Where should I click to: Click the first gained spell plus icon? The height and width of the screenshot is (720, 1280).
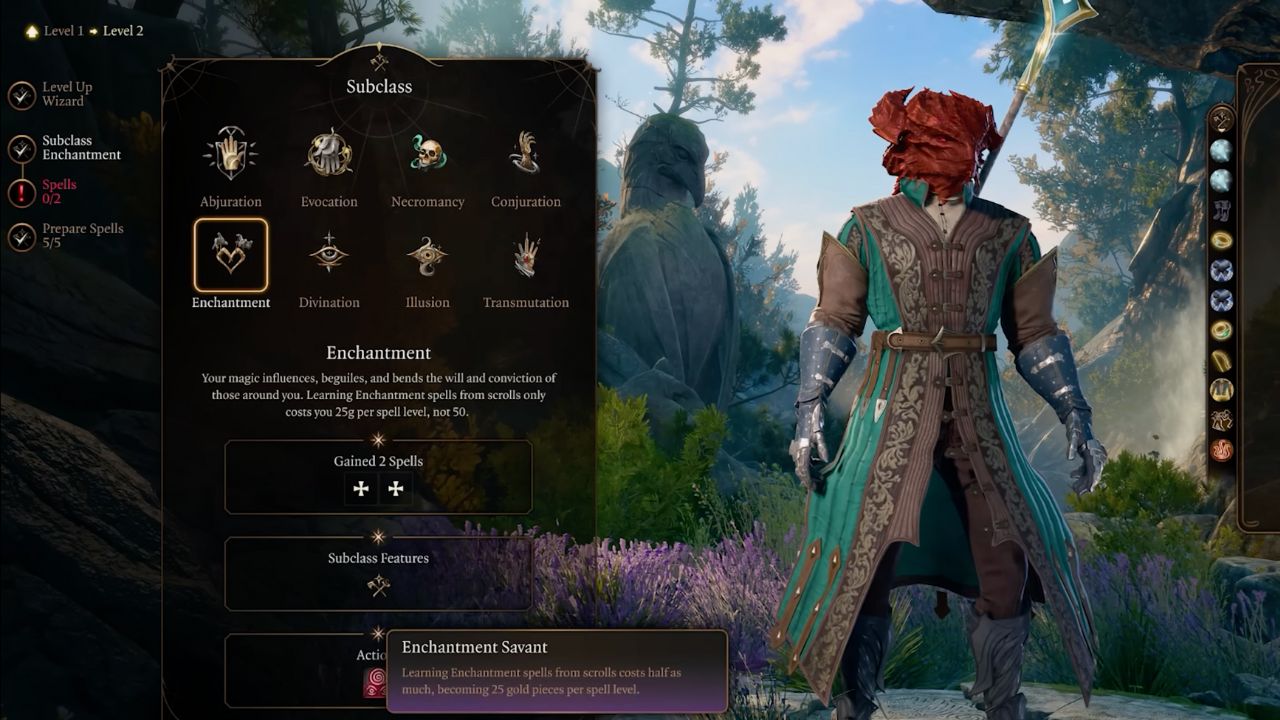tap(361, 489)
